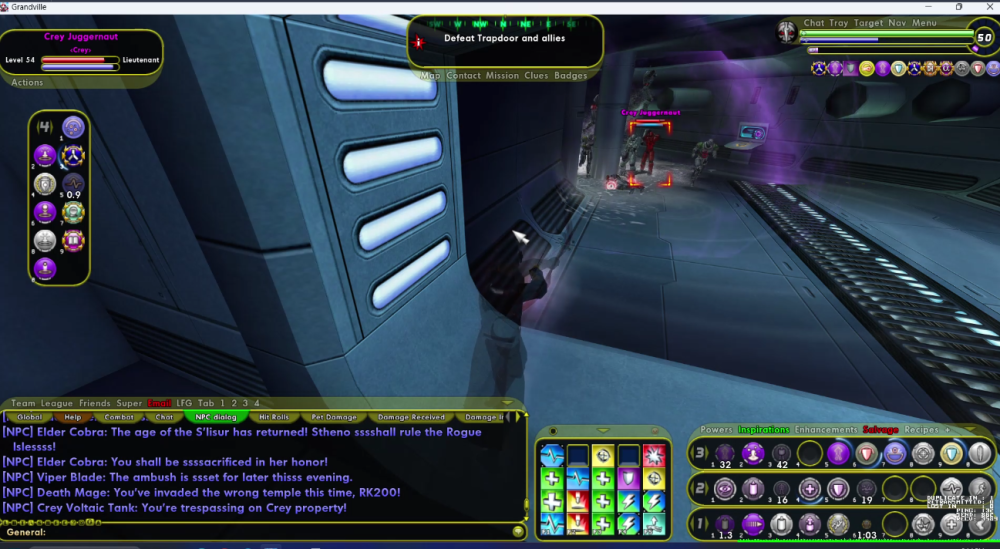Show the Mission window
Screen dimensions: 1000x549
502,76
